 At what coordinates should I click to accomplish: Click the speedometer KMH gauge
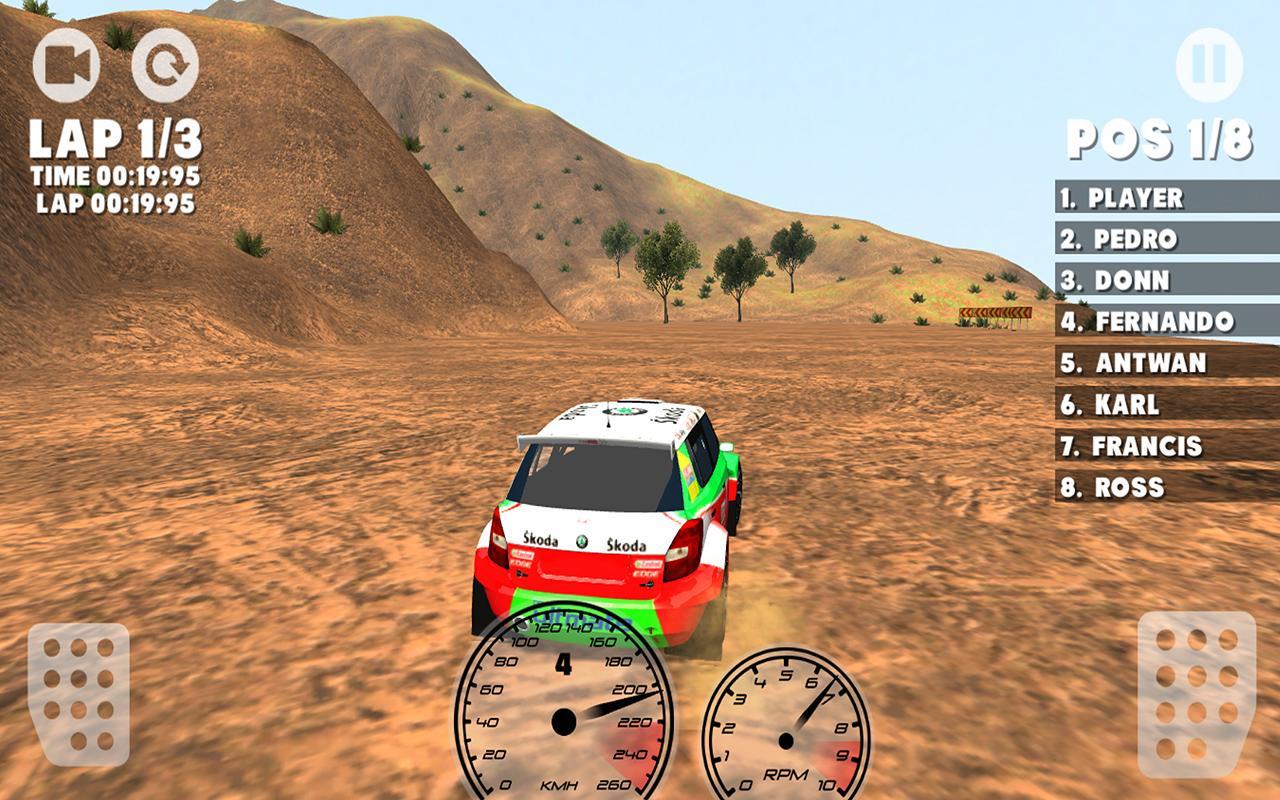pyautogui.click(x=565, y=720)
